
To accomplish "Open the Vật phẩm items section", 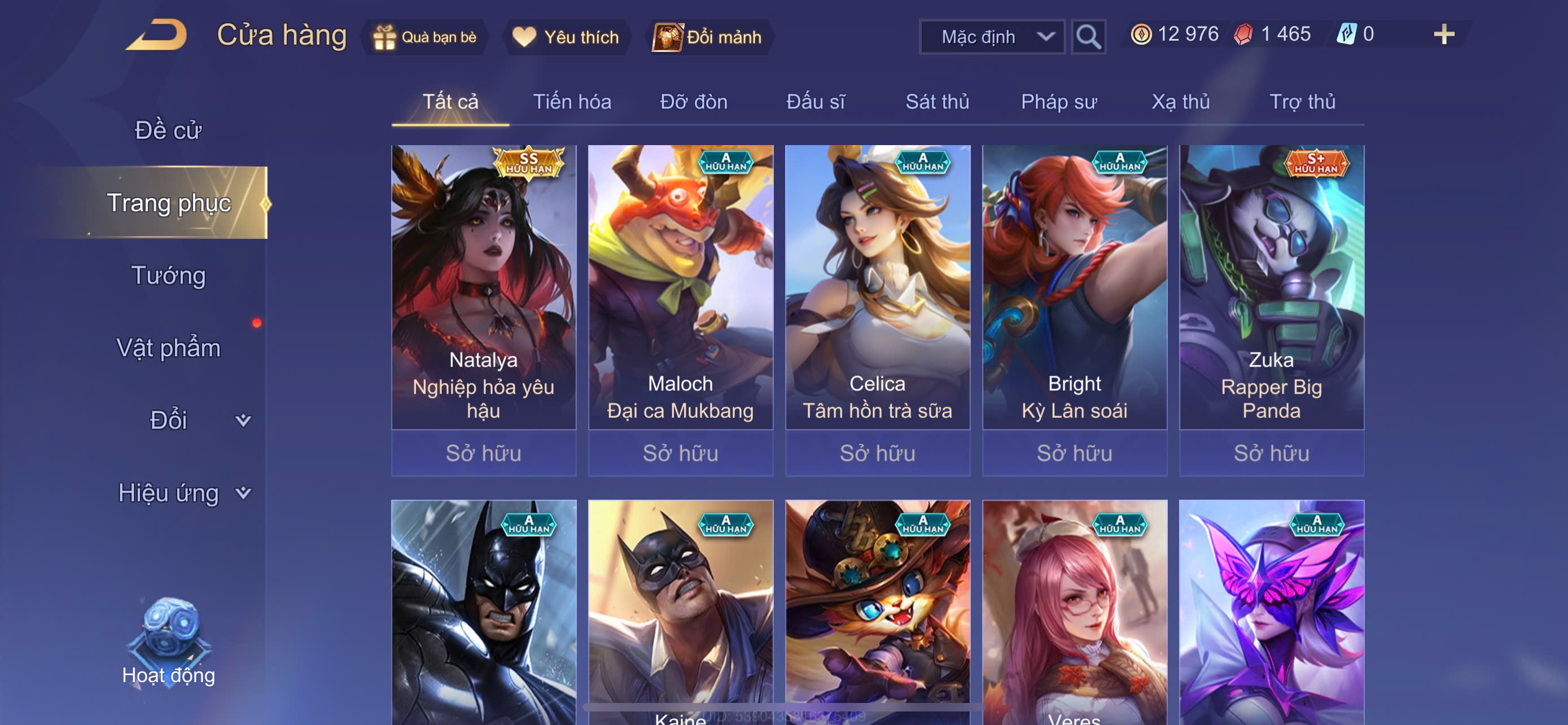I will (x=168, y=348).
